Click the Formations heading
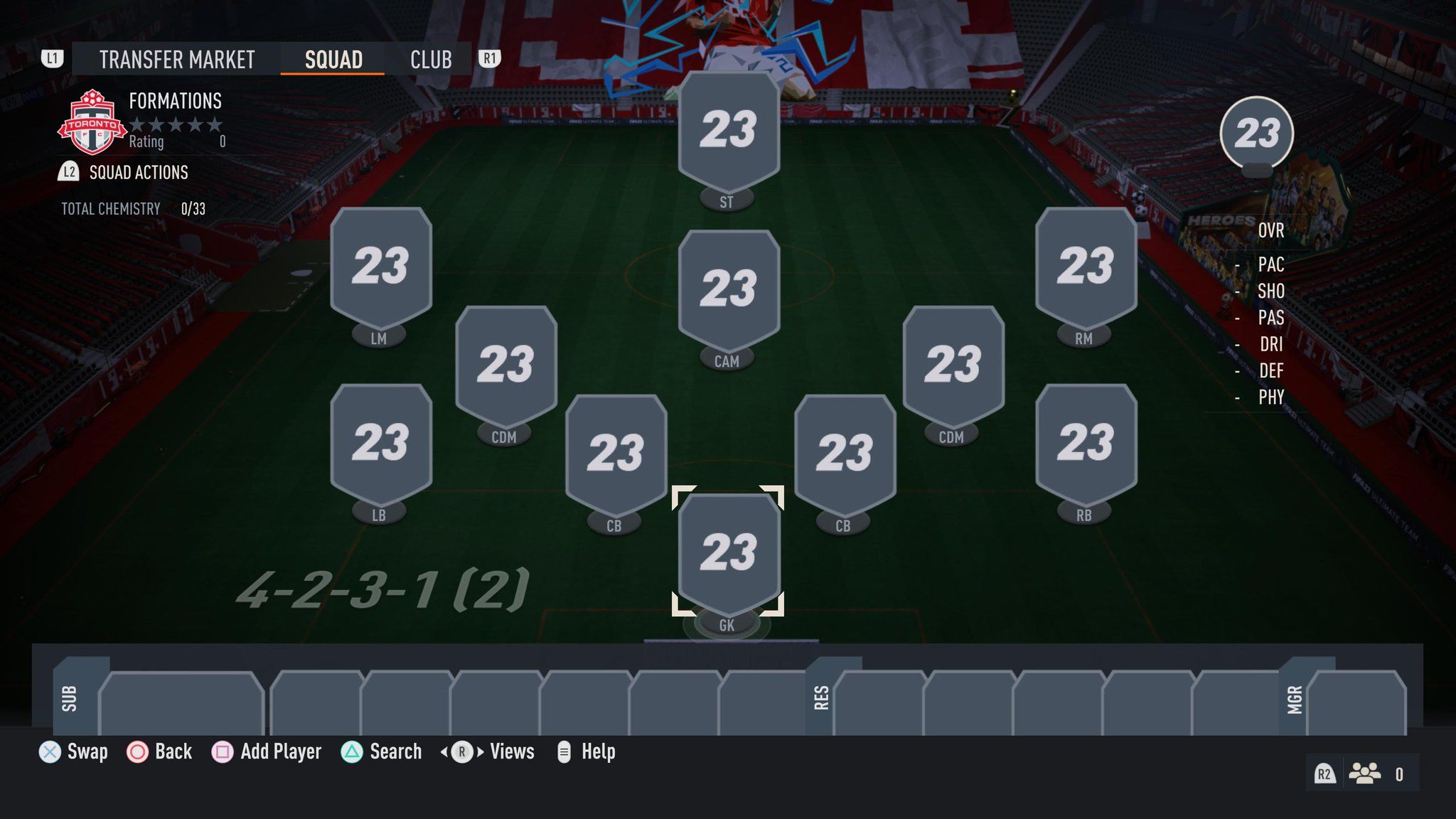Image resolution: width=1456 pixels, height=819 pixels. 174,101
